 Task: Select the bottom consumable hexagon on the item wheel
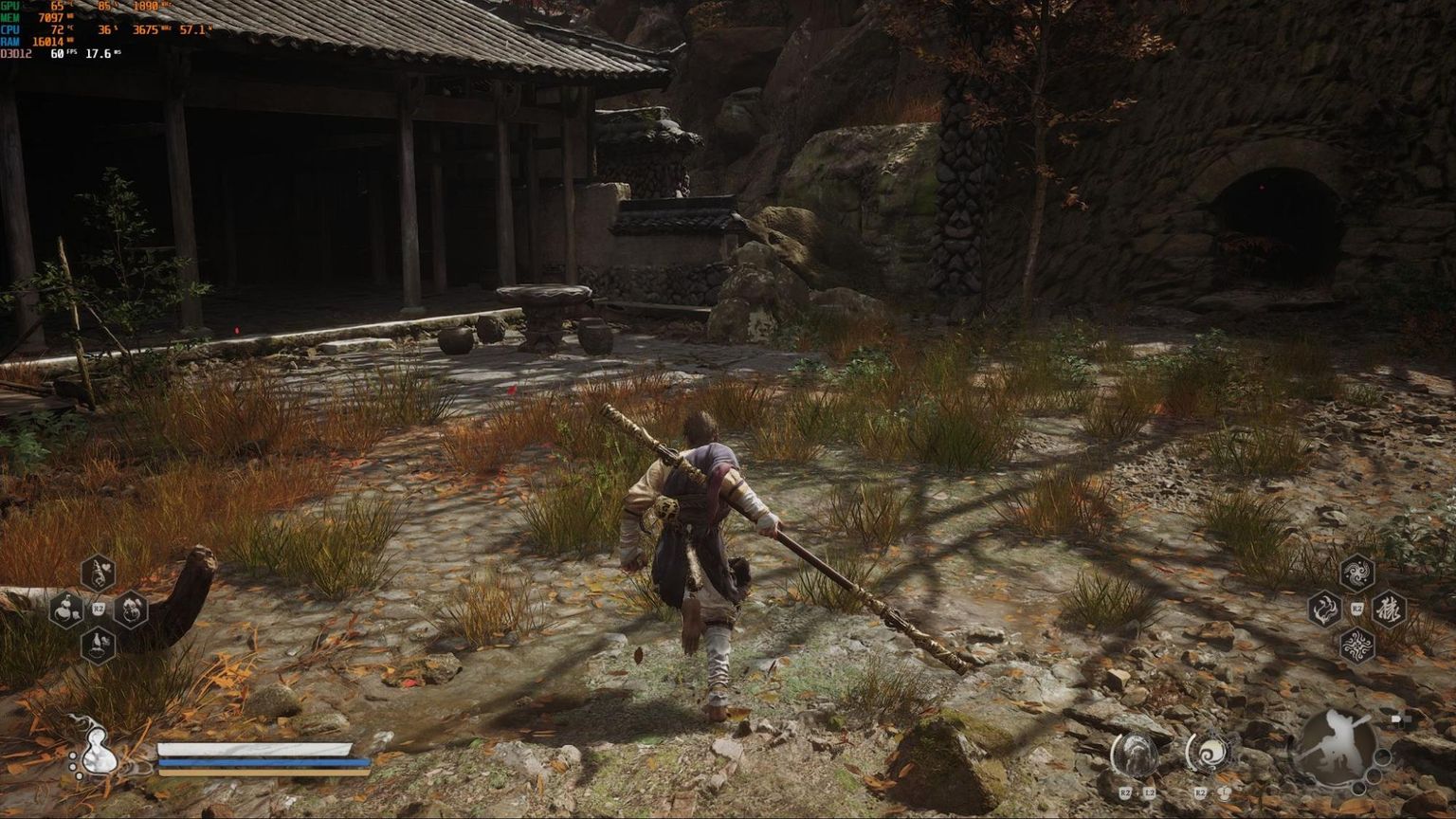pos(99,646)
